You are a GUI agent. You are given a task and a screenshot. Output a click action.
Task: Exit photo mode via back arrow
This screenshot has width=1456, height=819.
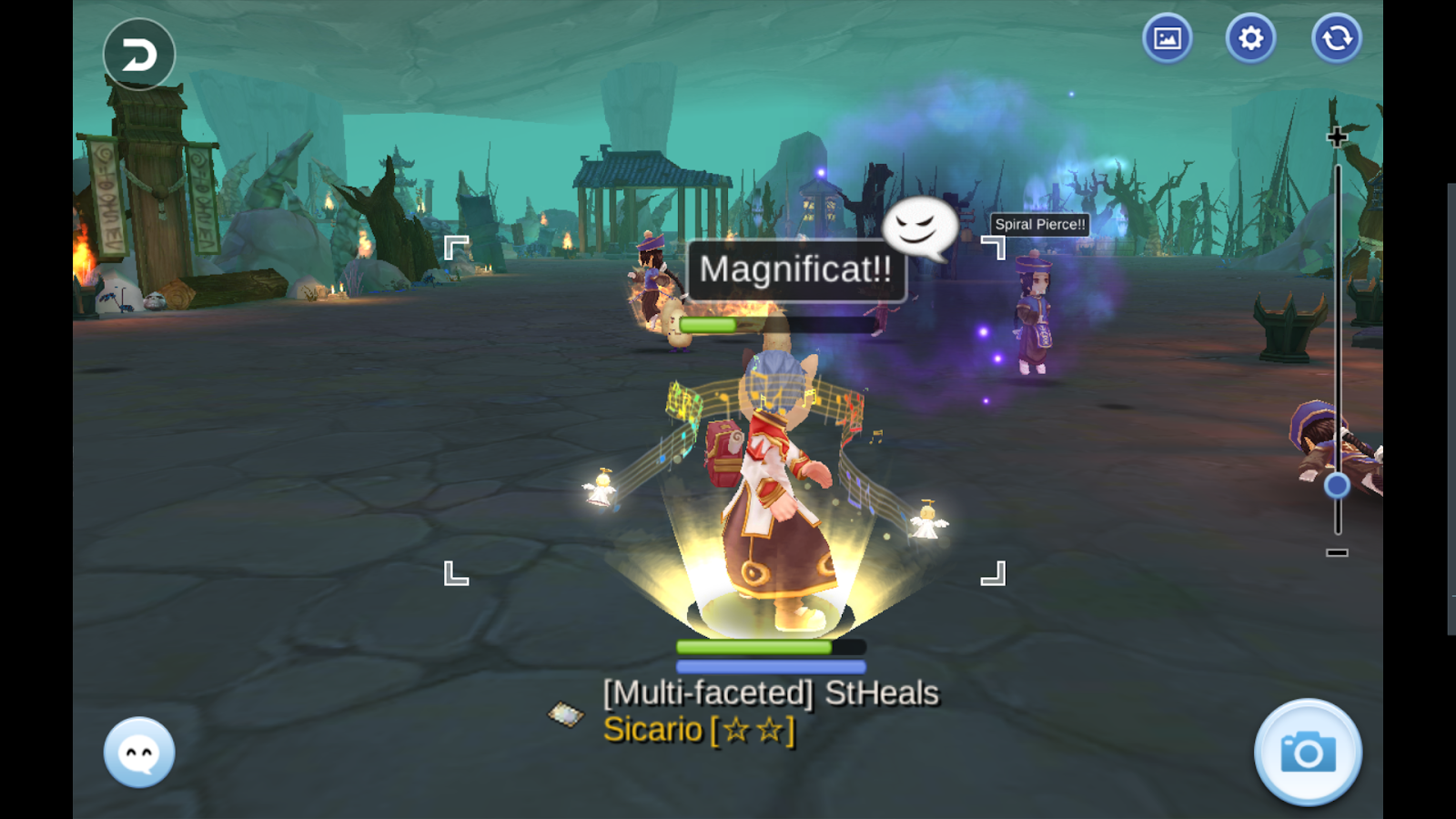click(x=138, y=54)
